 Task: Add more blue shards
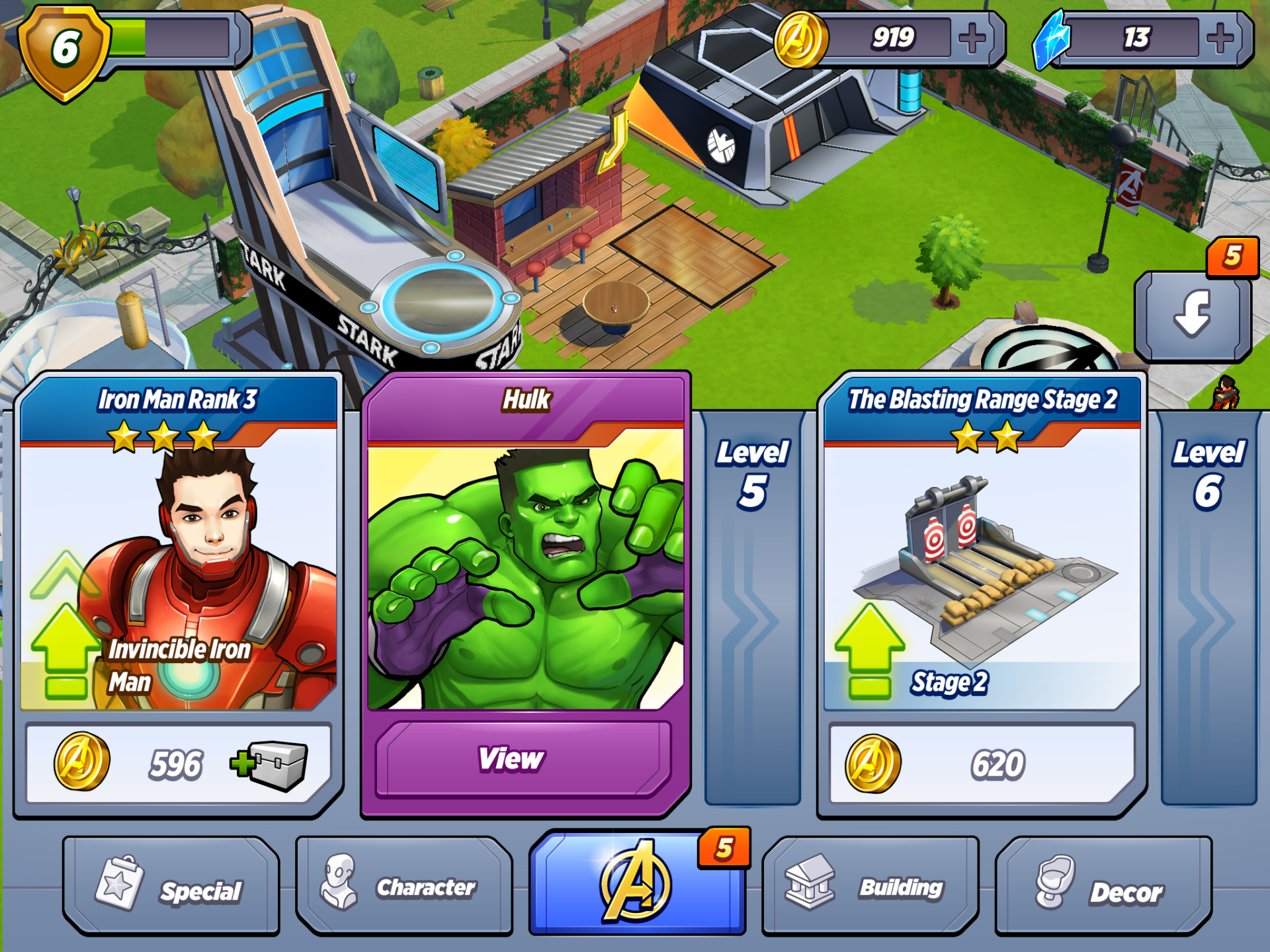pos(1220,38)
